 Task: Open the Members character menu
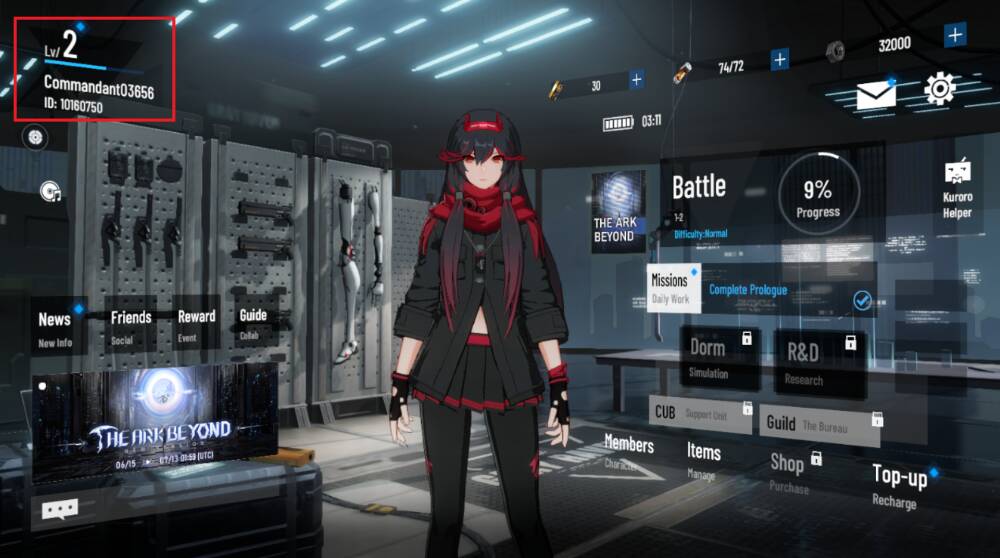629,450
